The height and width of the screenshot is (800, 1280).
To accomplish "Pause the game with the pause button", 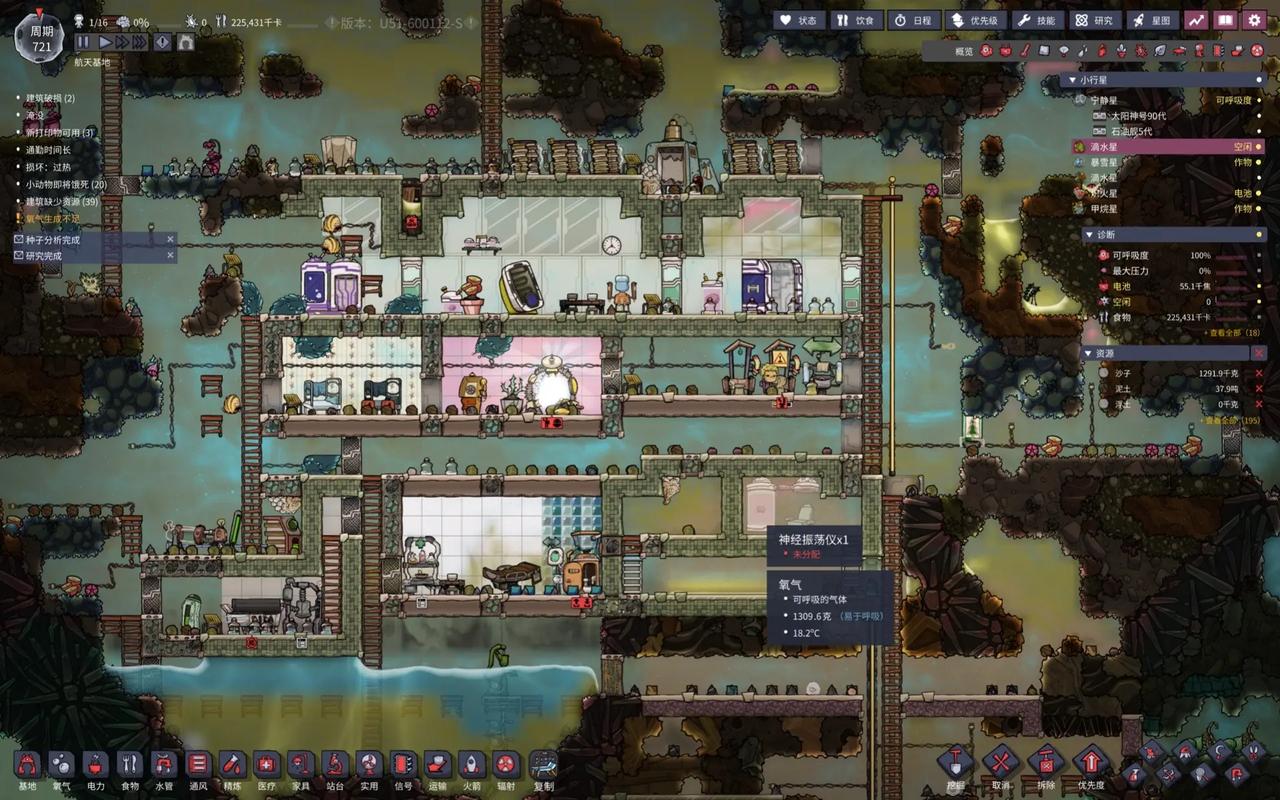I will 82,42.
